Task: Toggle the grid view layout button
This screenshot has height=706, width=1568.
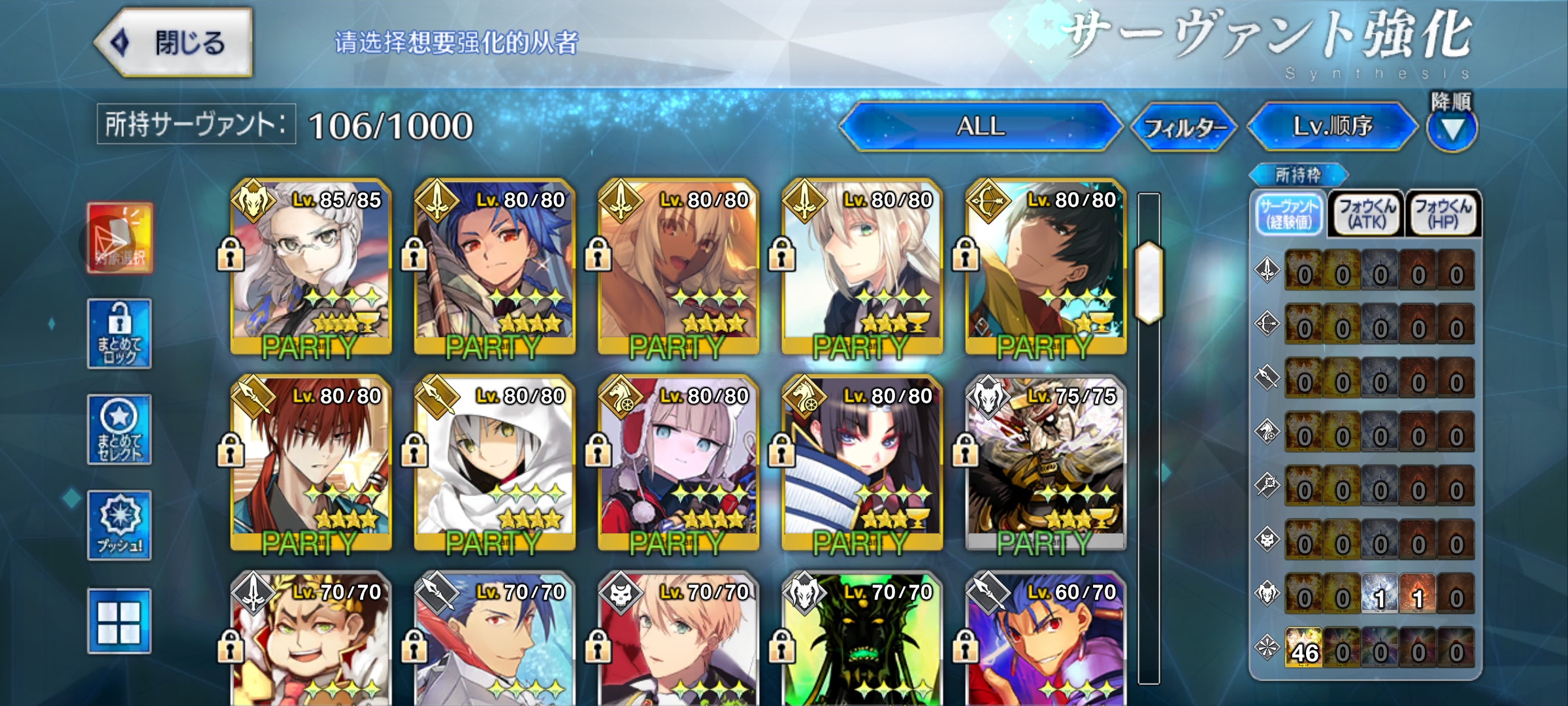Action: click(120, 621)
